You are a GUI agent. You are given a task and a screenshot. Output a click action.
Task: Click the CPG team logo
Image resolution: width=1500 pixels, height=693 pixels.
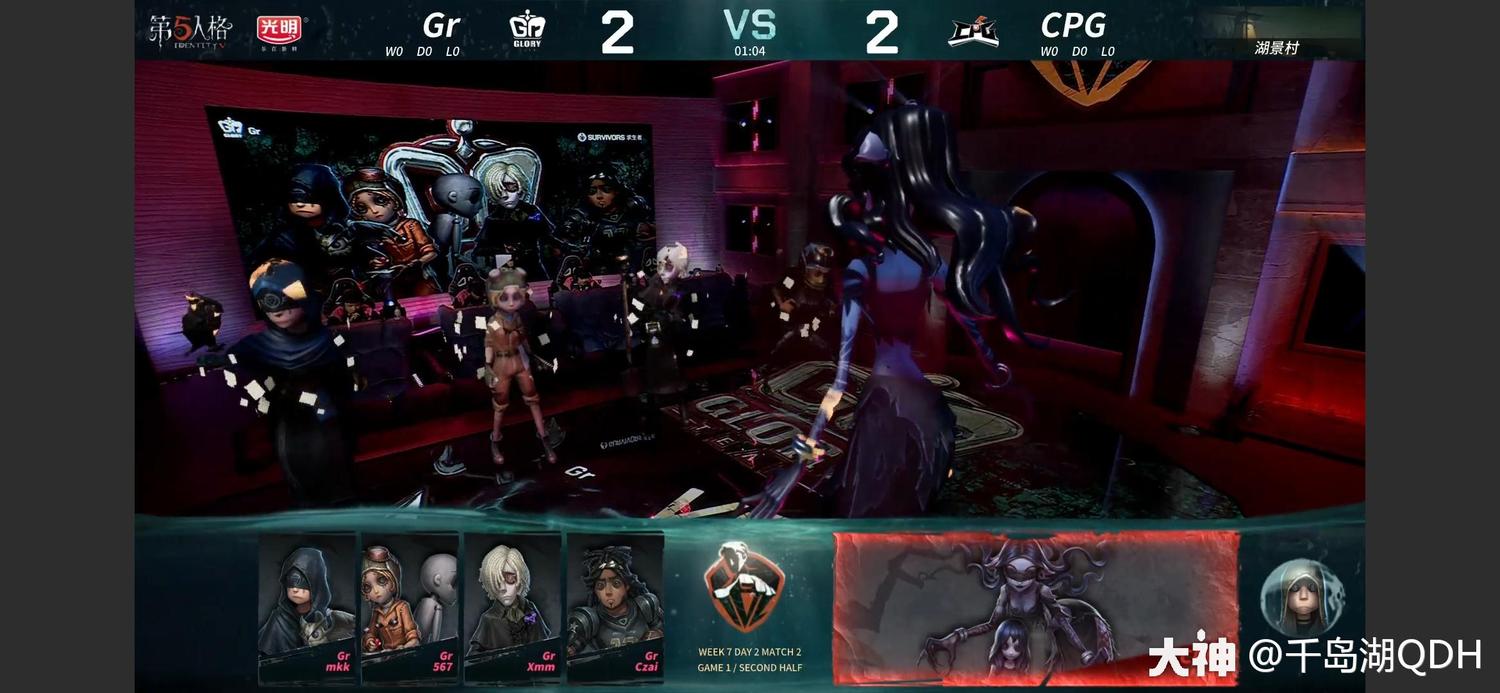pos(973,32)
